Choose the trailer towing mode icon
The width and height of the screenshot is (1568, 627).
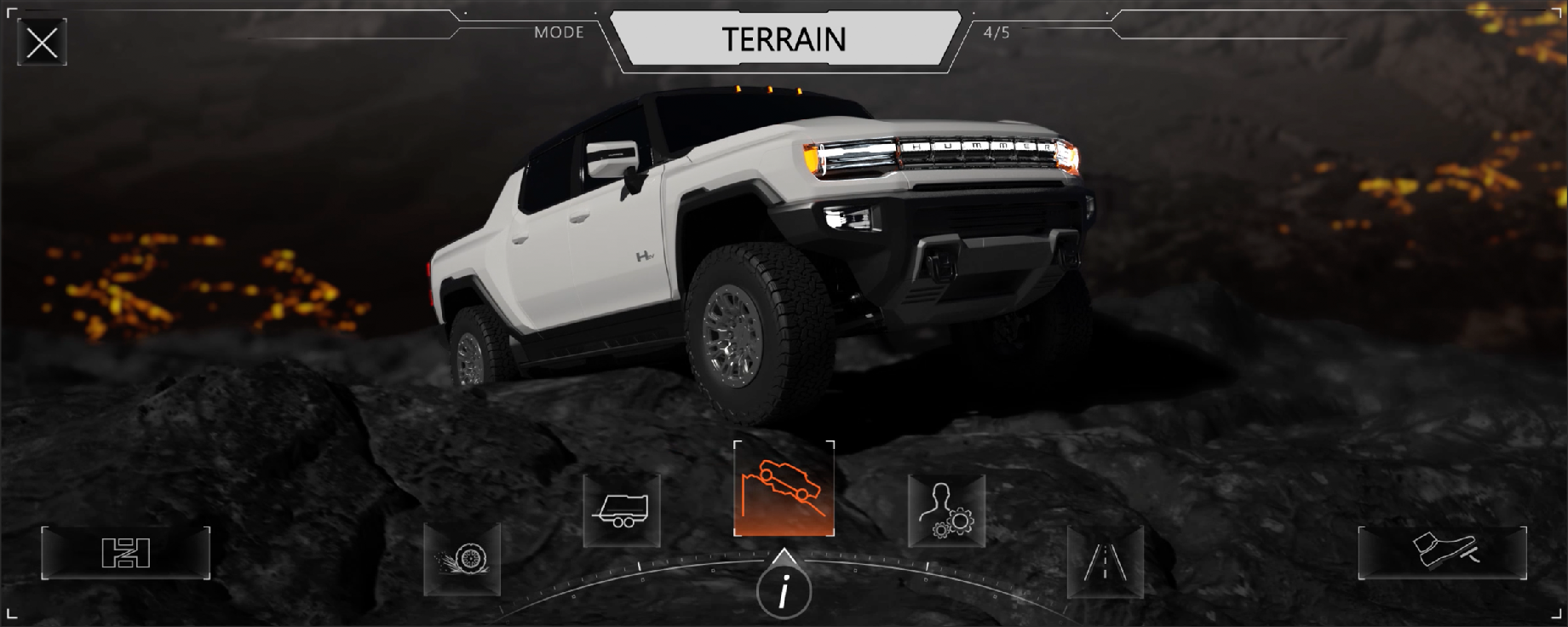click(x=622, y=510)
